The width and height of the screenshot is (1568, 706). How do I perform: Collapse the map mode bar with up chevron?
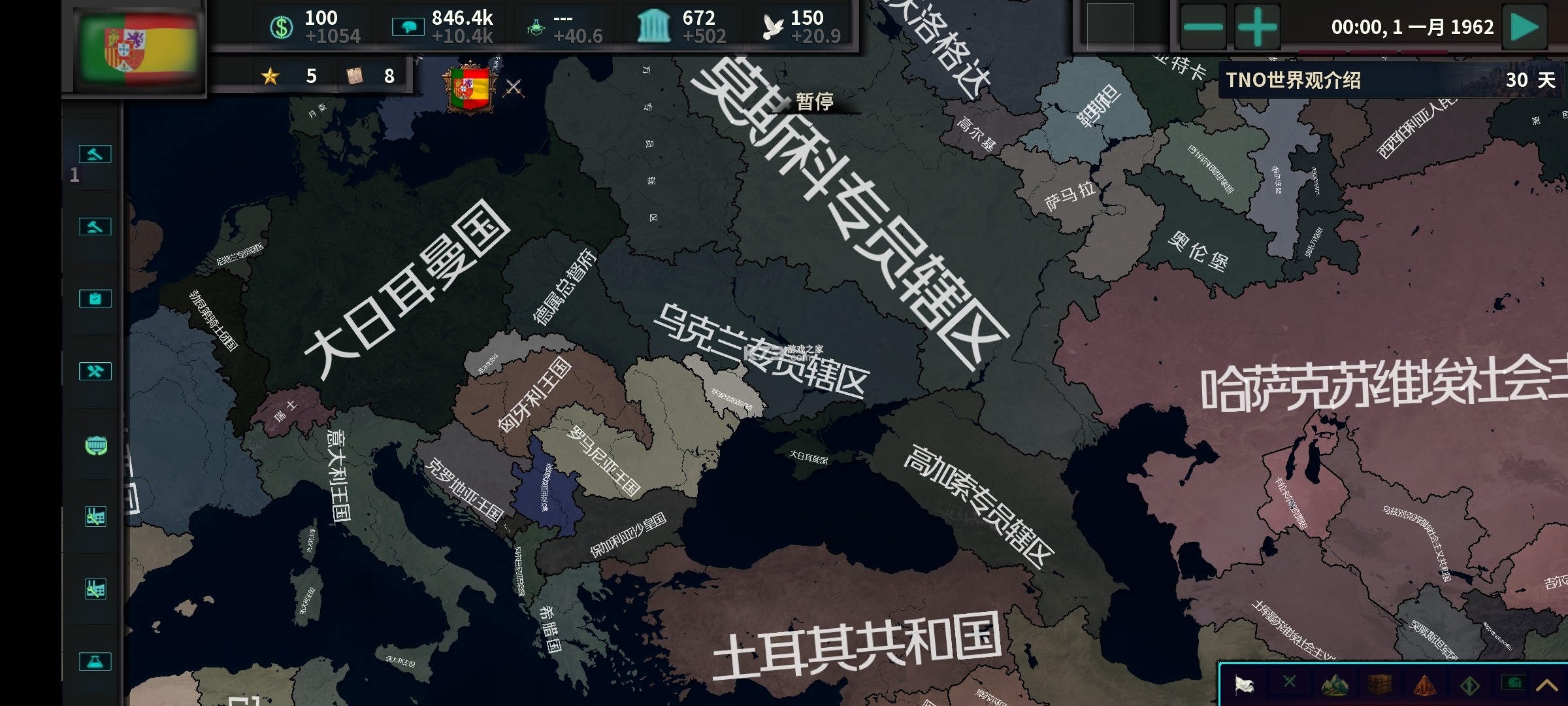pyautogui.click(x=1548, y=686)
